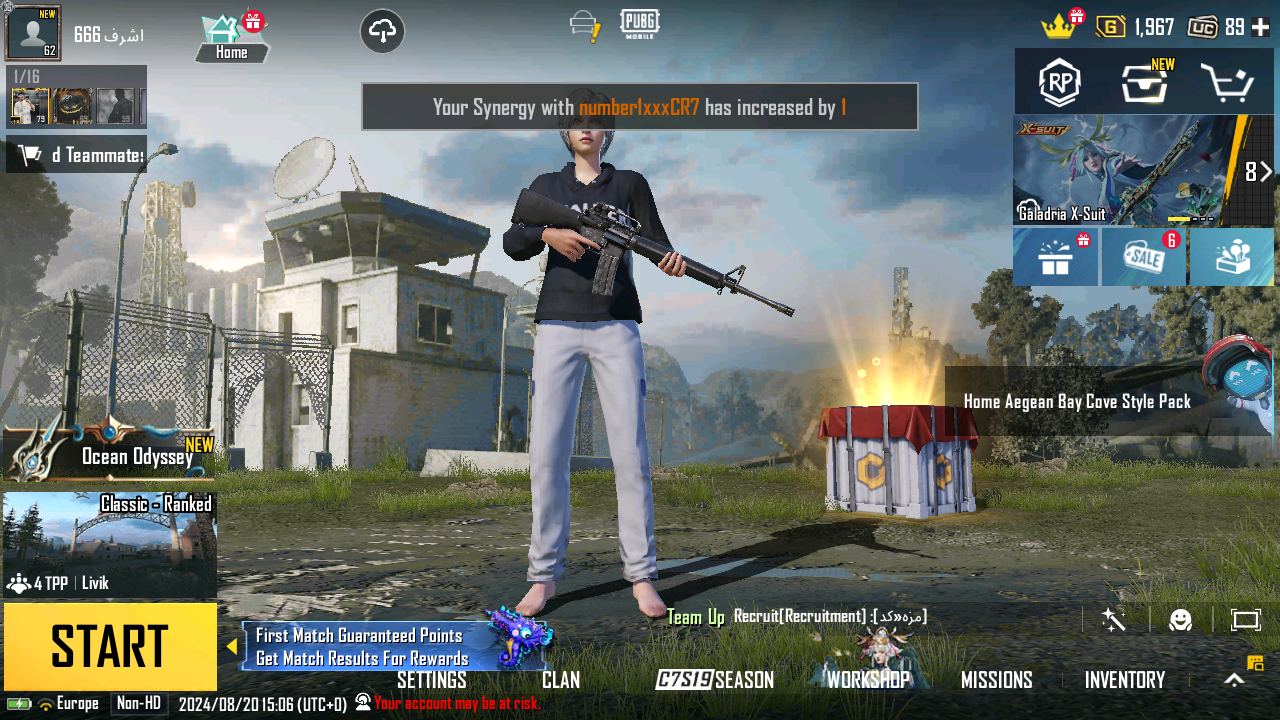The height and width of the screenshot is (720, 1280).
Task: Open the cloud download icon
Action: coord(382,31)
